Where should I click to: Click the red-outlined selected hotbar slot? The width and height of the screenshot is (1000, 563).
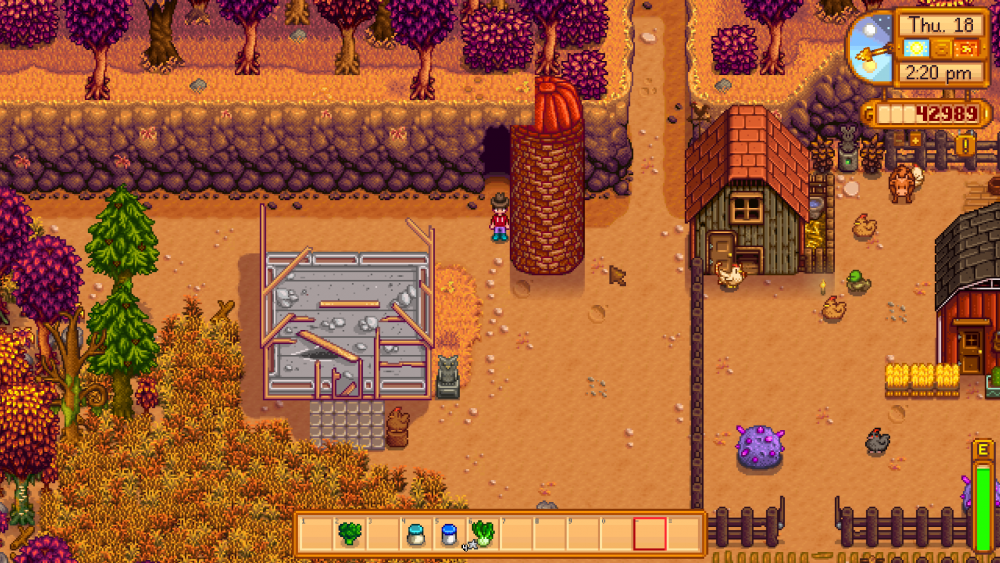coord(649,533)
